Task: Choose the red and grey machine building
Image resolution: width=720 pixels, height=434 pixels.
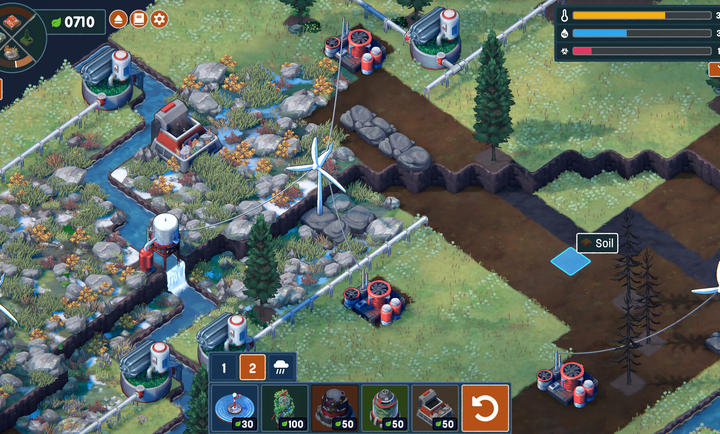Action: pyautogui.click(x=435, y=409)
